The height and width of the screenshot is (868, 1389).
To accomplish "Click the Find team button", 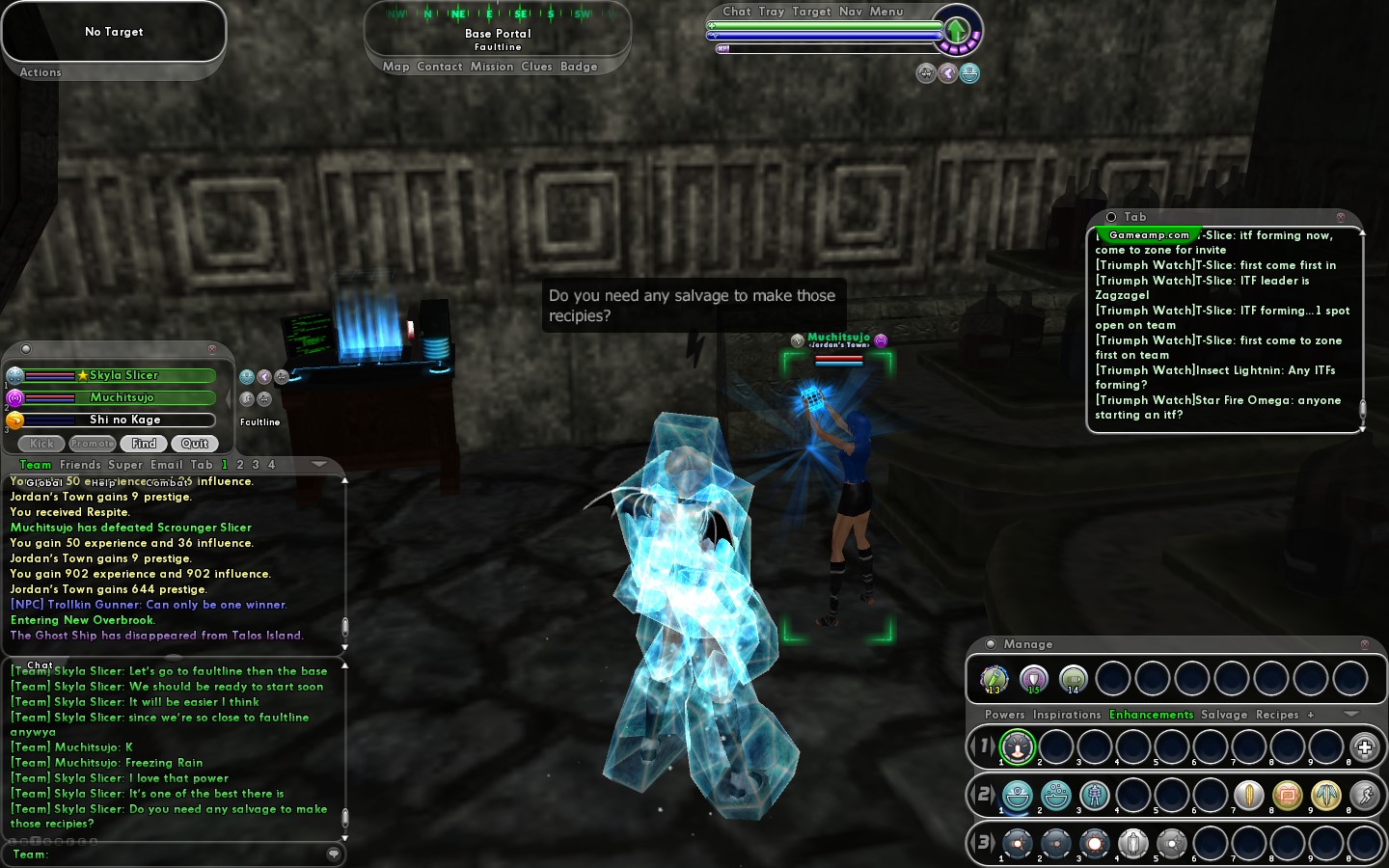I will pyautogui.click(x=144, y=444).
